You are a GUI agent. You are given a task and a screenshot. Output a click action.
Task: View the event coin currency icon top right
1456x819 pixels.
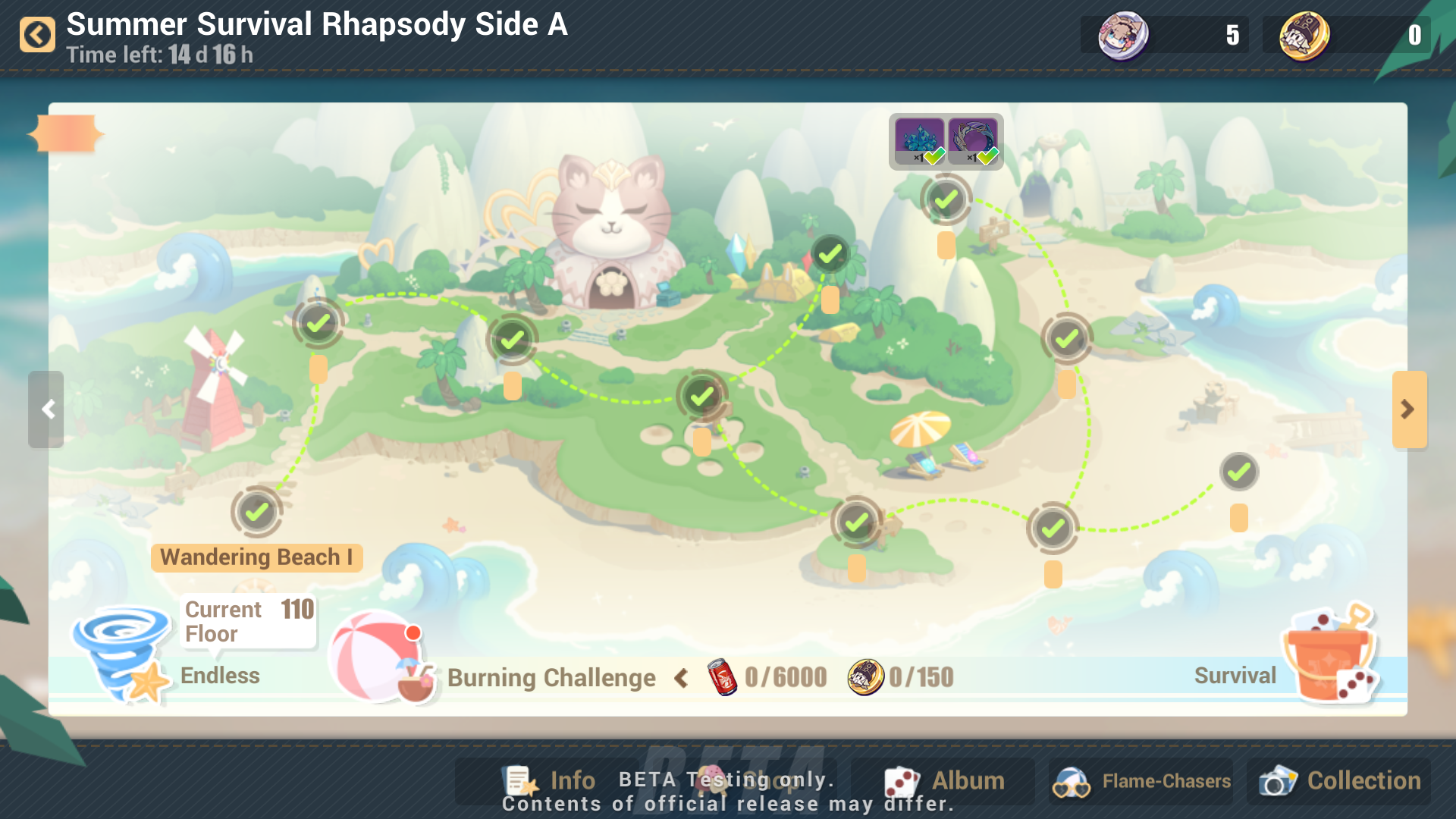1307,33
